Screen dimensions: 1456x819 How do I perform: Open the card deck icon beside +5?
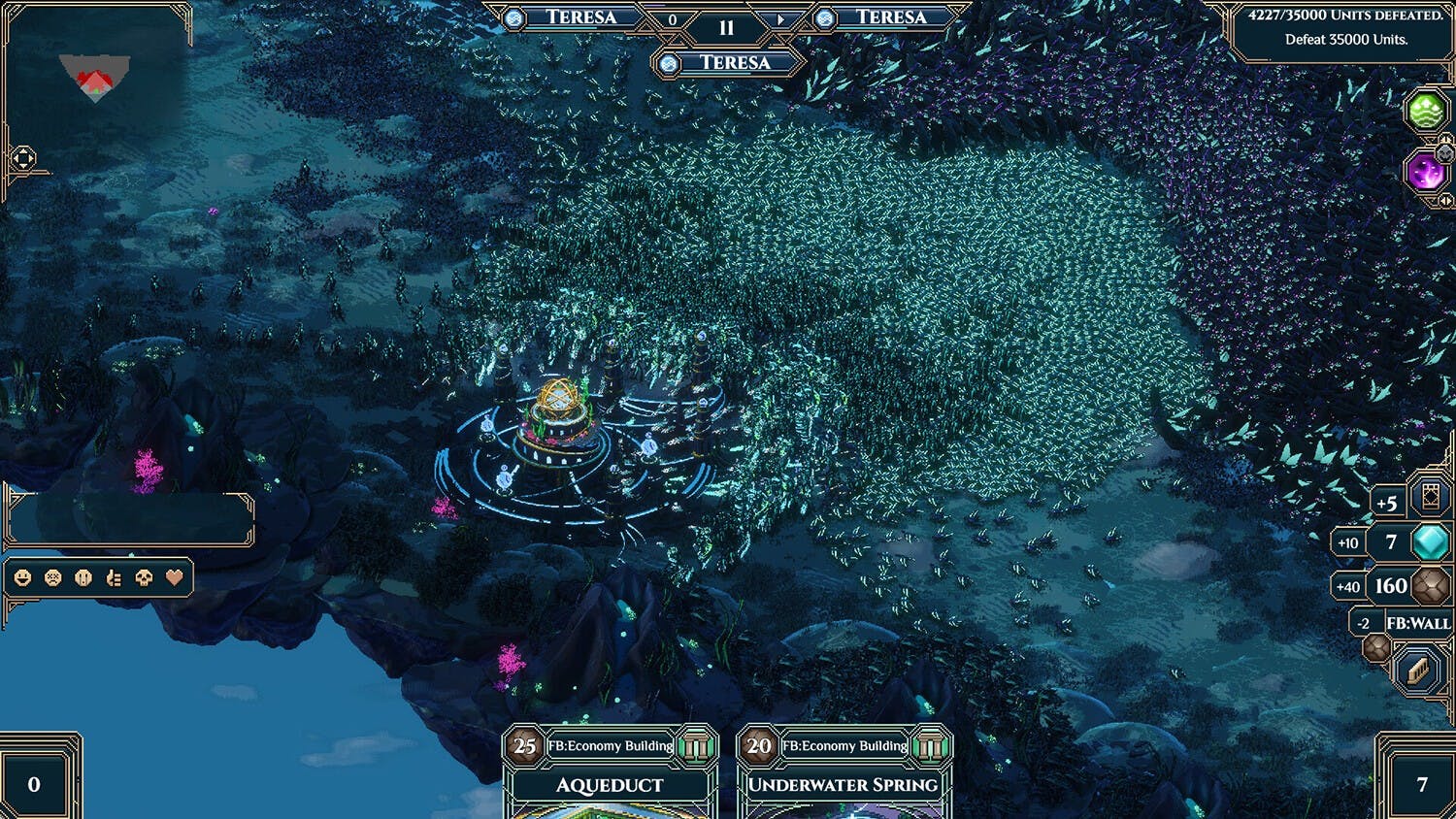coord(1430,497)
